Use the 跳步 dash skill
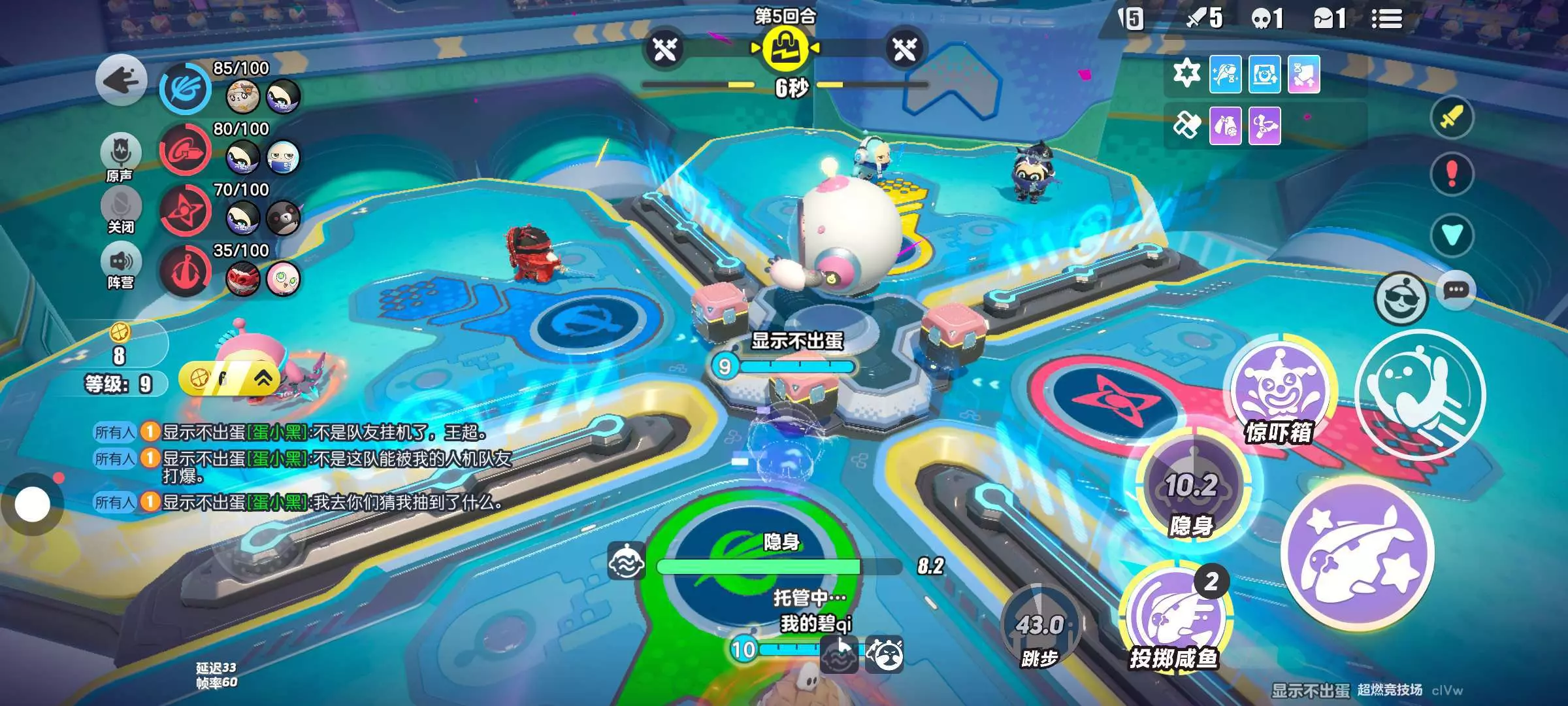The image size is (1568, 706). point(1039,628)
